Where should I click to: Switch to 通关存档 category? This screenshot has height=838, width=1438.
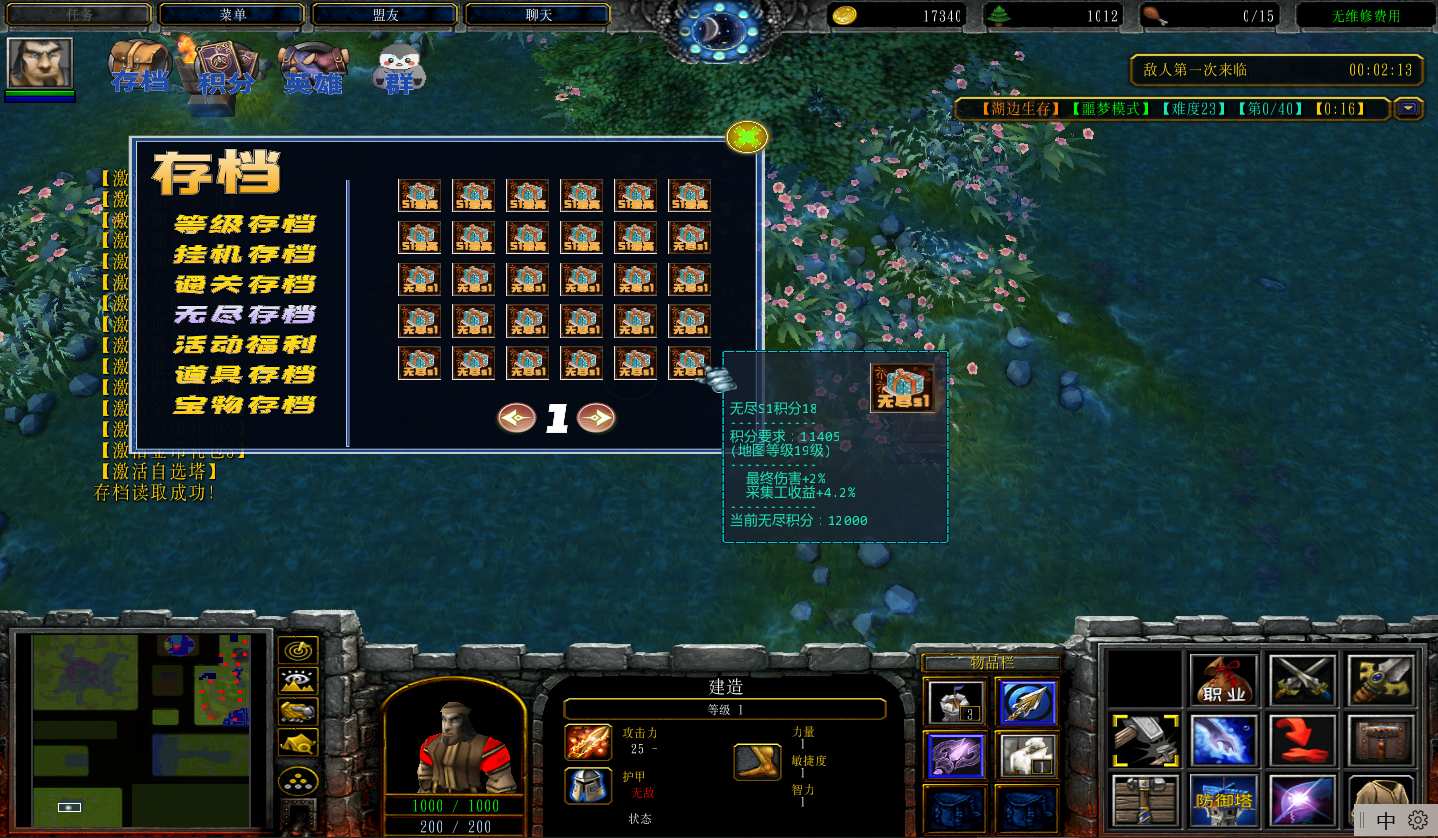tap(245, 284)
